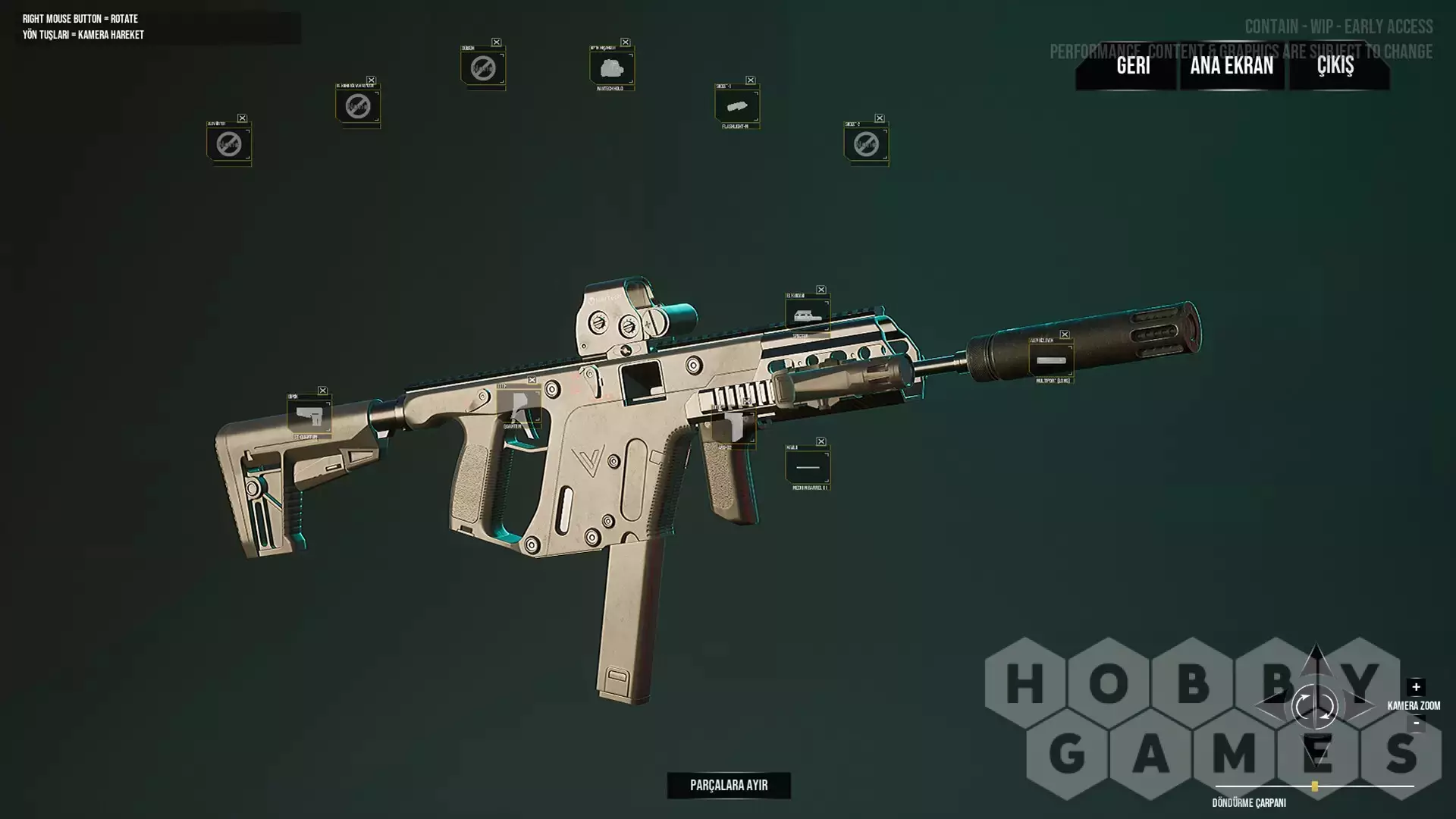Decrease camera zoom with the minus button

click(1416, 723)
